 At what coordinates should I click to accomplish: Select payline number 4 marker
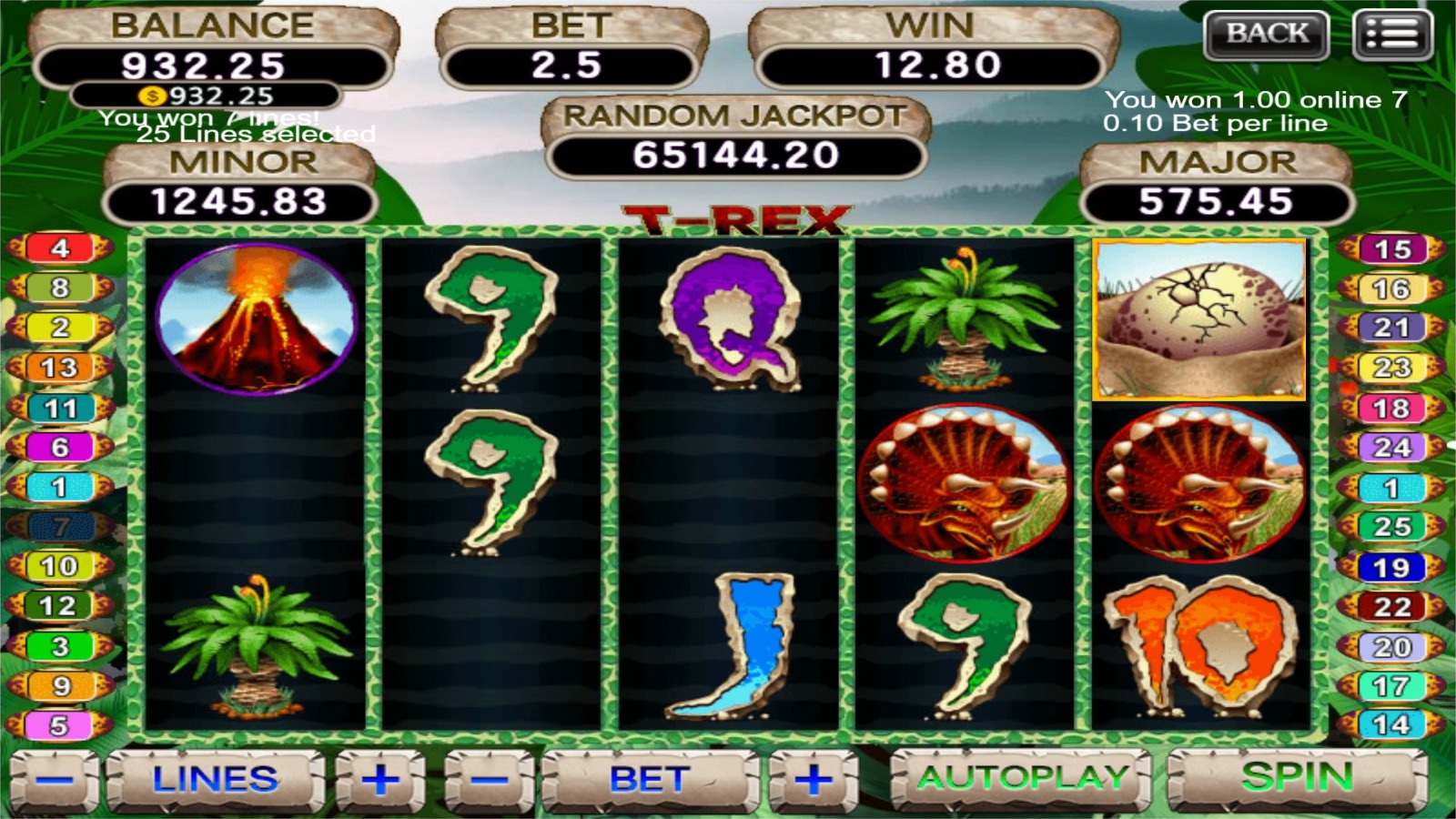pos(60,248)
